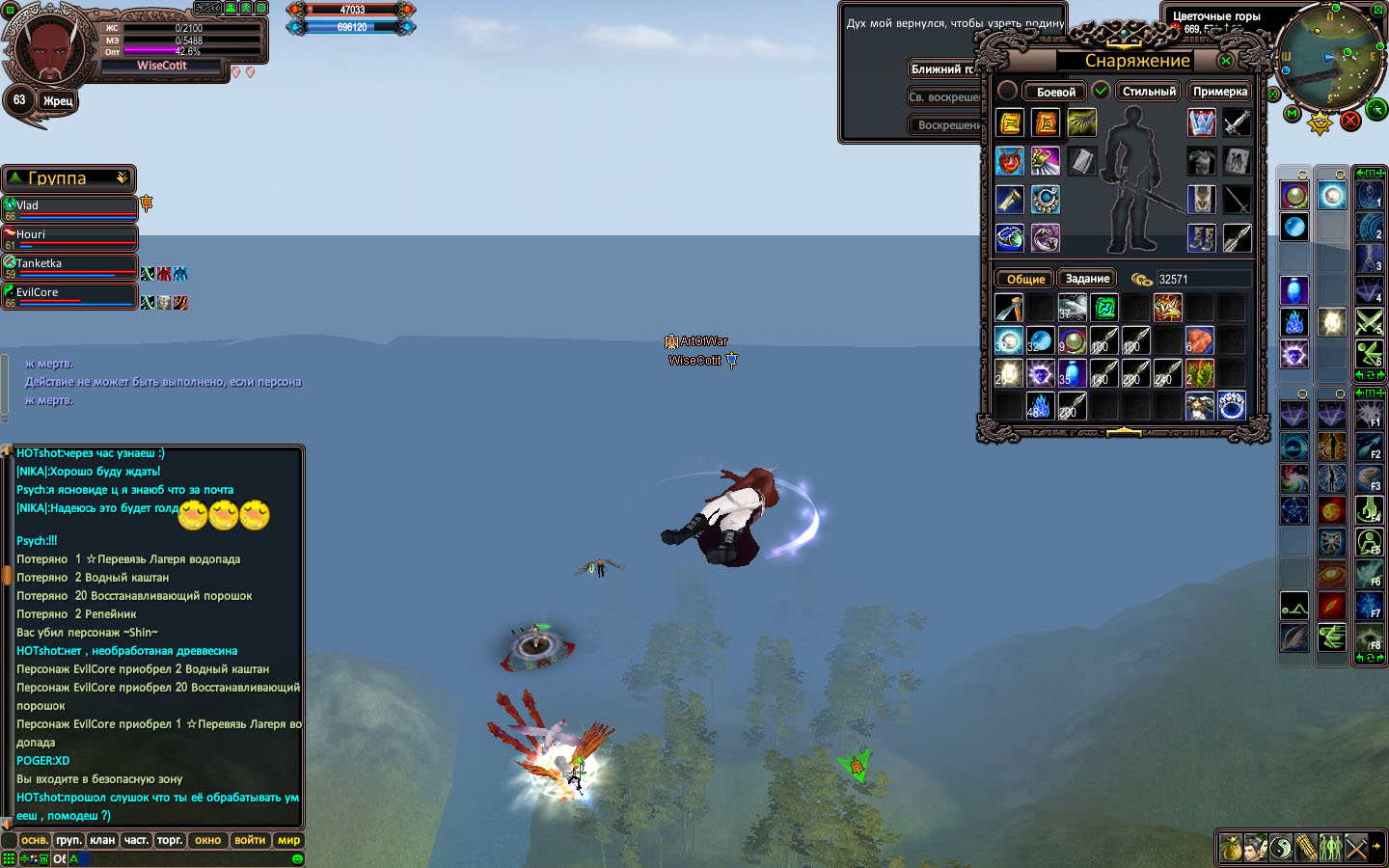Open the Примерка fitting tab
Image resolution: width=1389 pixels, height=868 pixels.
[x=1220, y=92]
